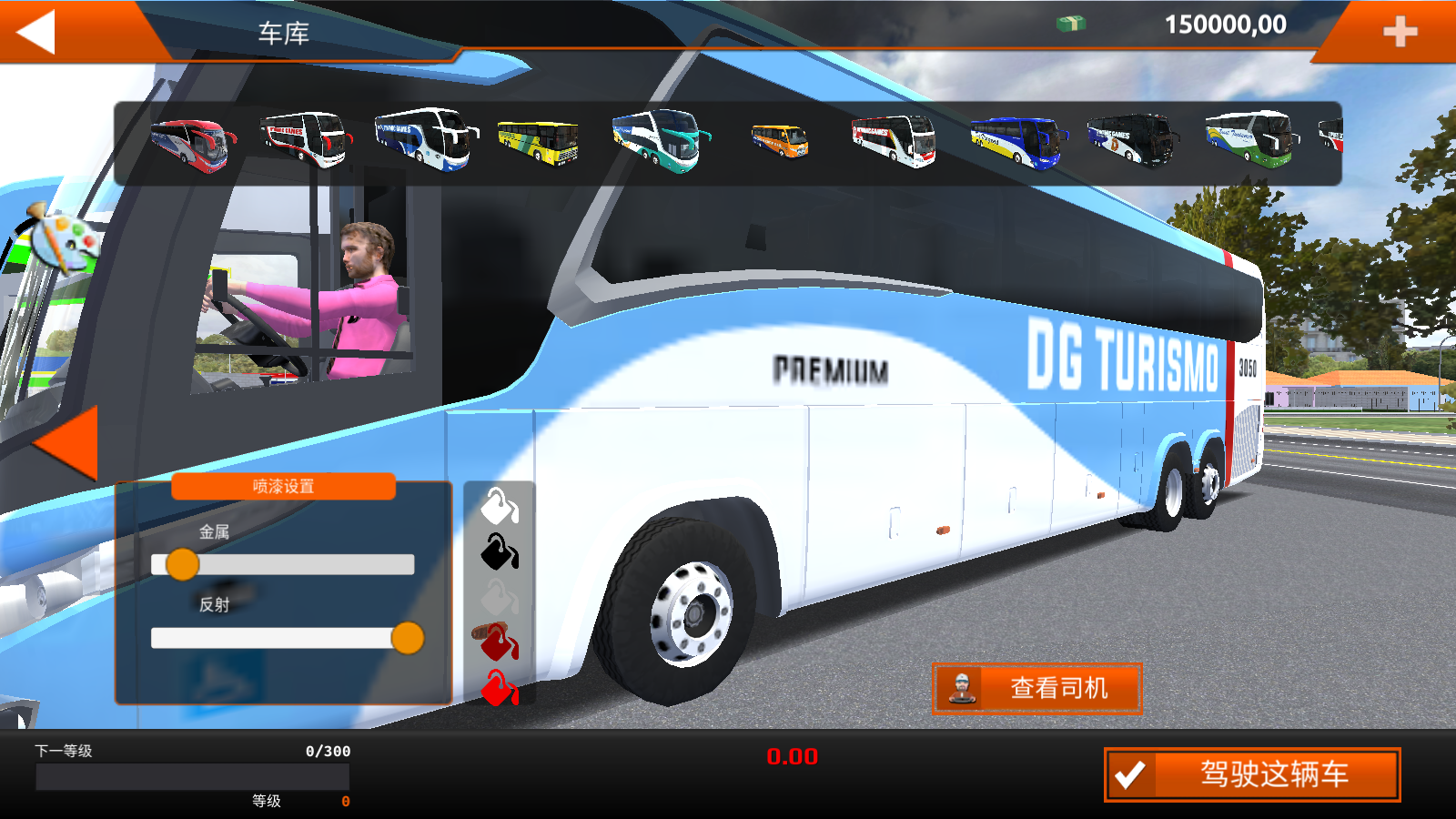Screen dimensions: 1456x819
Task: Open the 喷漆设置 paint settings header
Action: [x=283, y=486]
